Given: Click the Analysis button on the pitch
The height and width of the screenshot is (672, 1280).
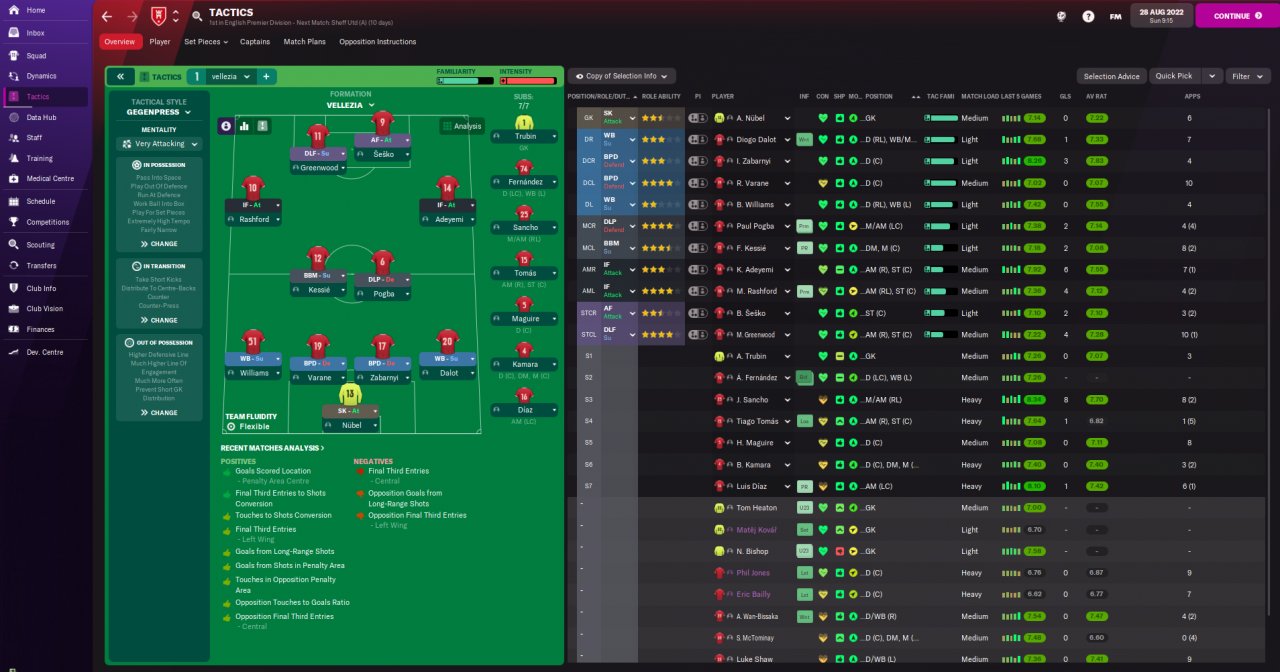Looking at the screenshot, I should (461, 126).
